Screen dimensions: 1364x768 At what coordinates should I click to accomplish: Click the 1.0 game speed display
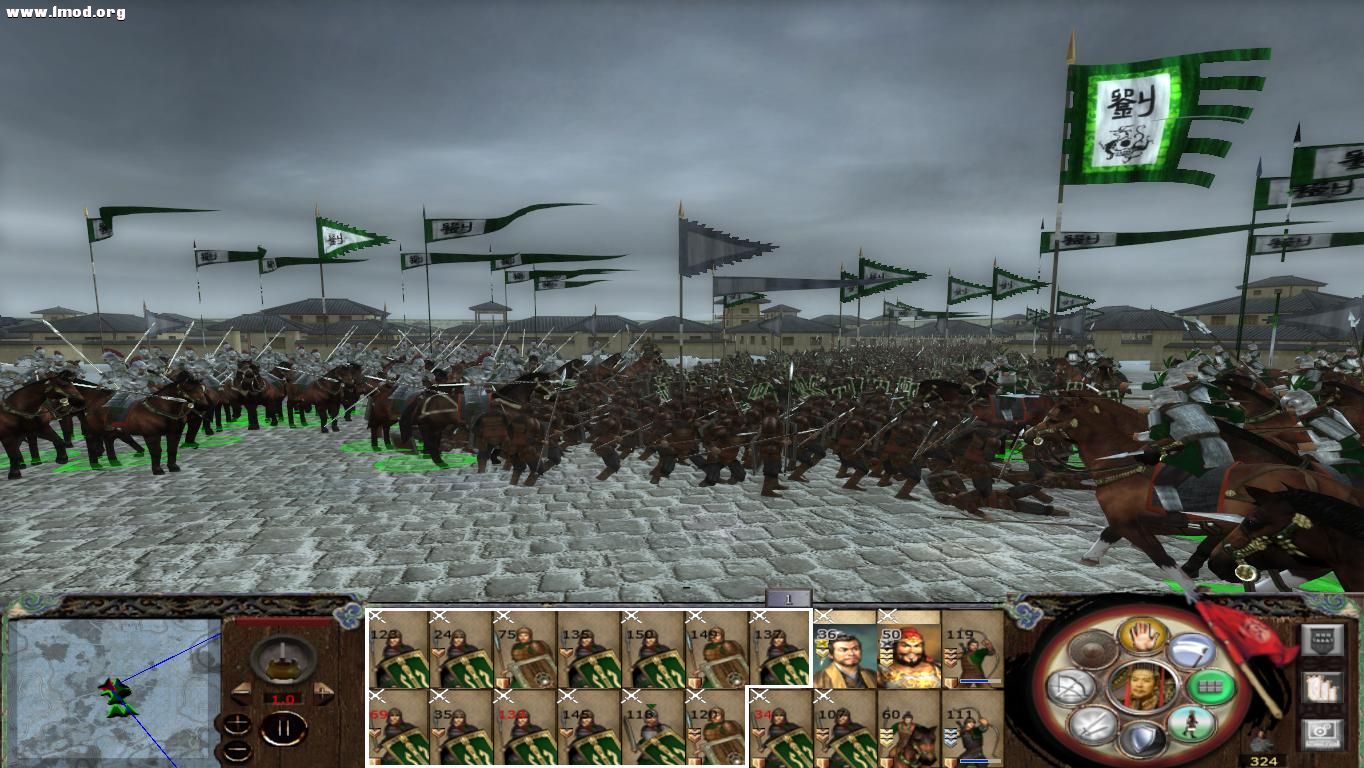[x=283, y=698]
